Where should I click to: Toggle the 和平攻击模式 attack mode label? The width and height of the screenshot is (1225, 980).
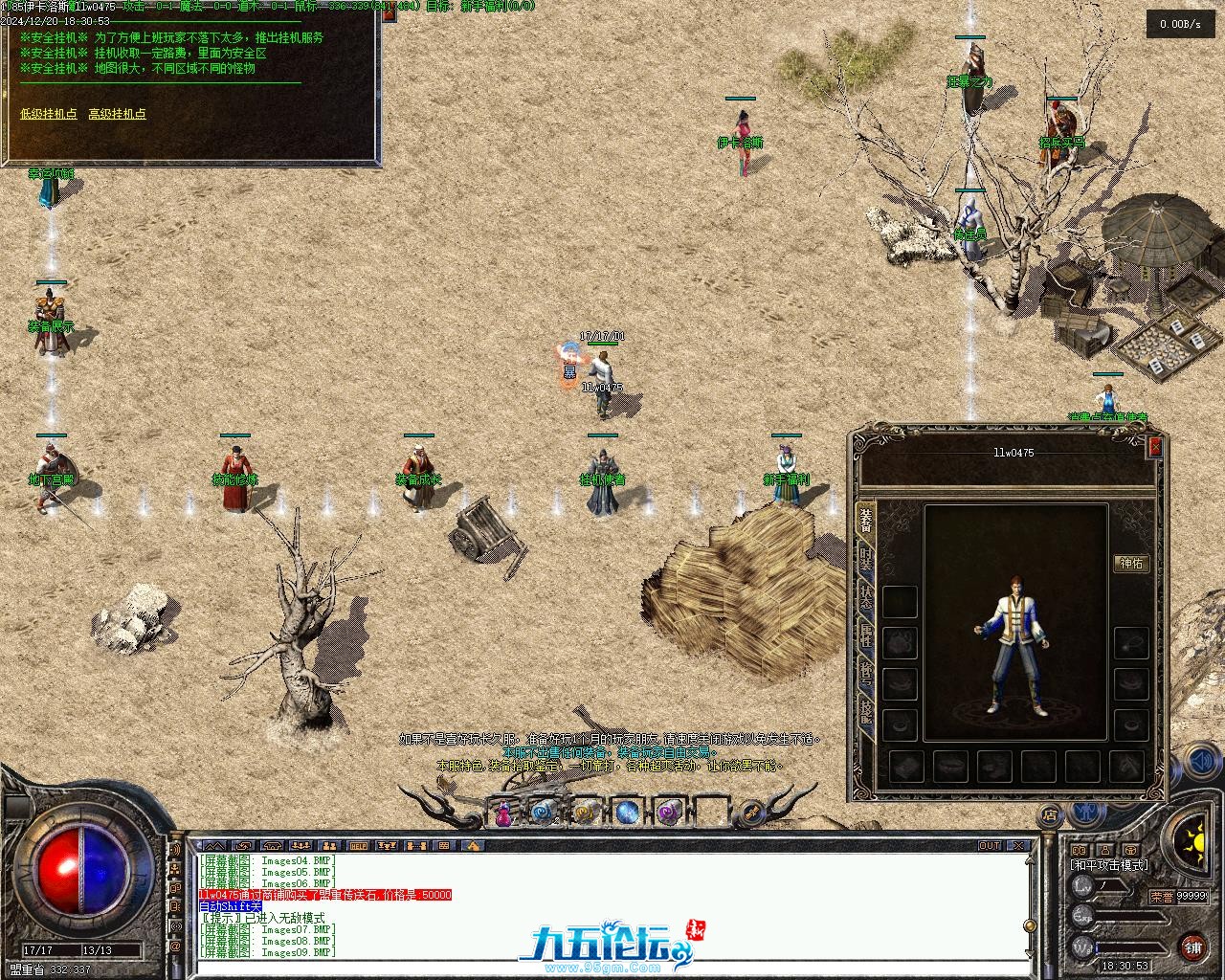tap(1108, 865)
